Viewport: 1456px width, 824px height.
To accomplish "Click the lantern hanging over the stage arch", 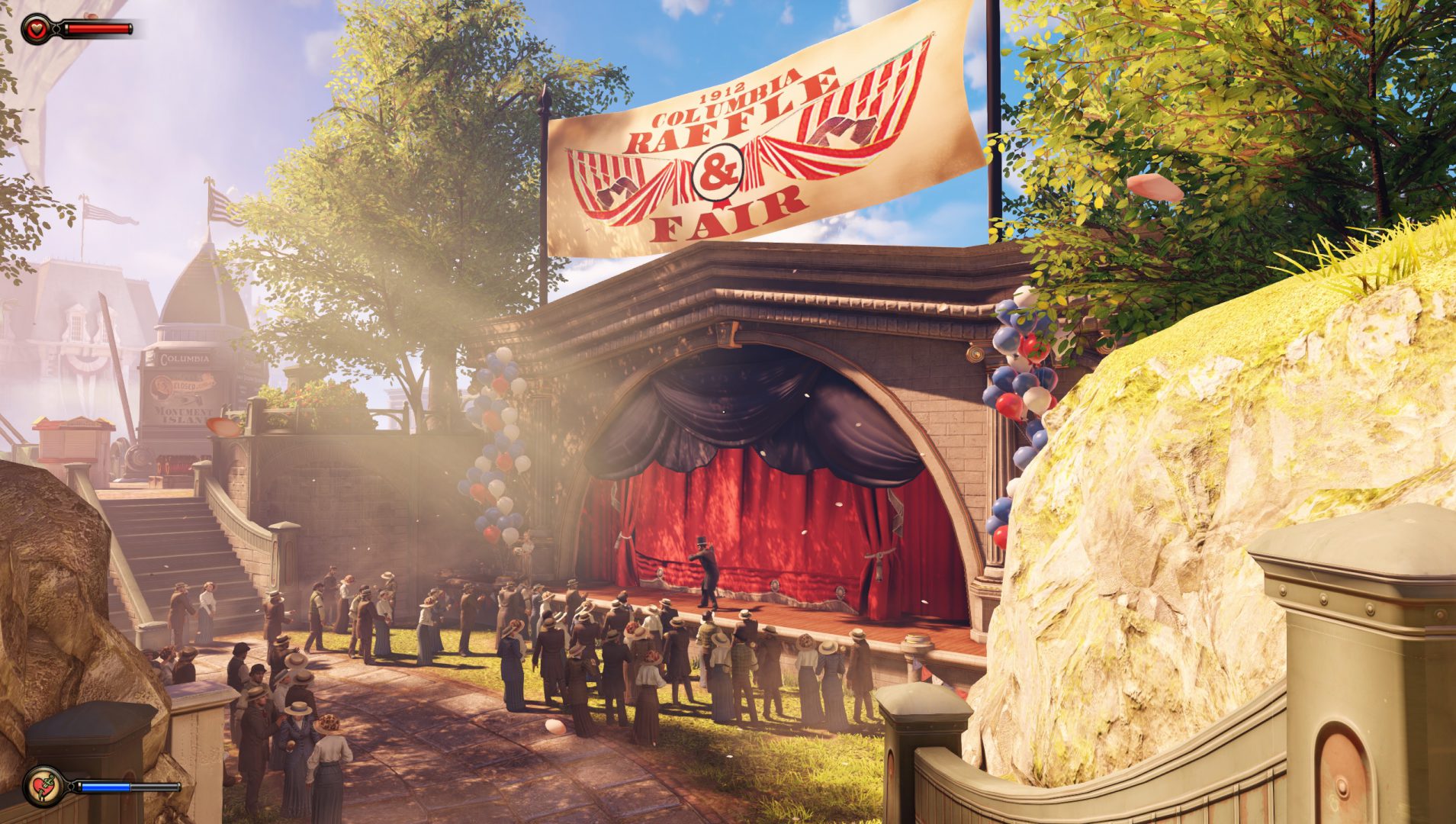I will (723, 333).
